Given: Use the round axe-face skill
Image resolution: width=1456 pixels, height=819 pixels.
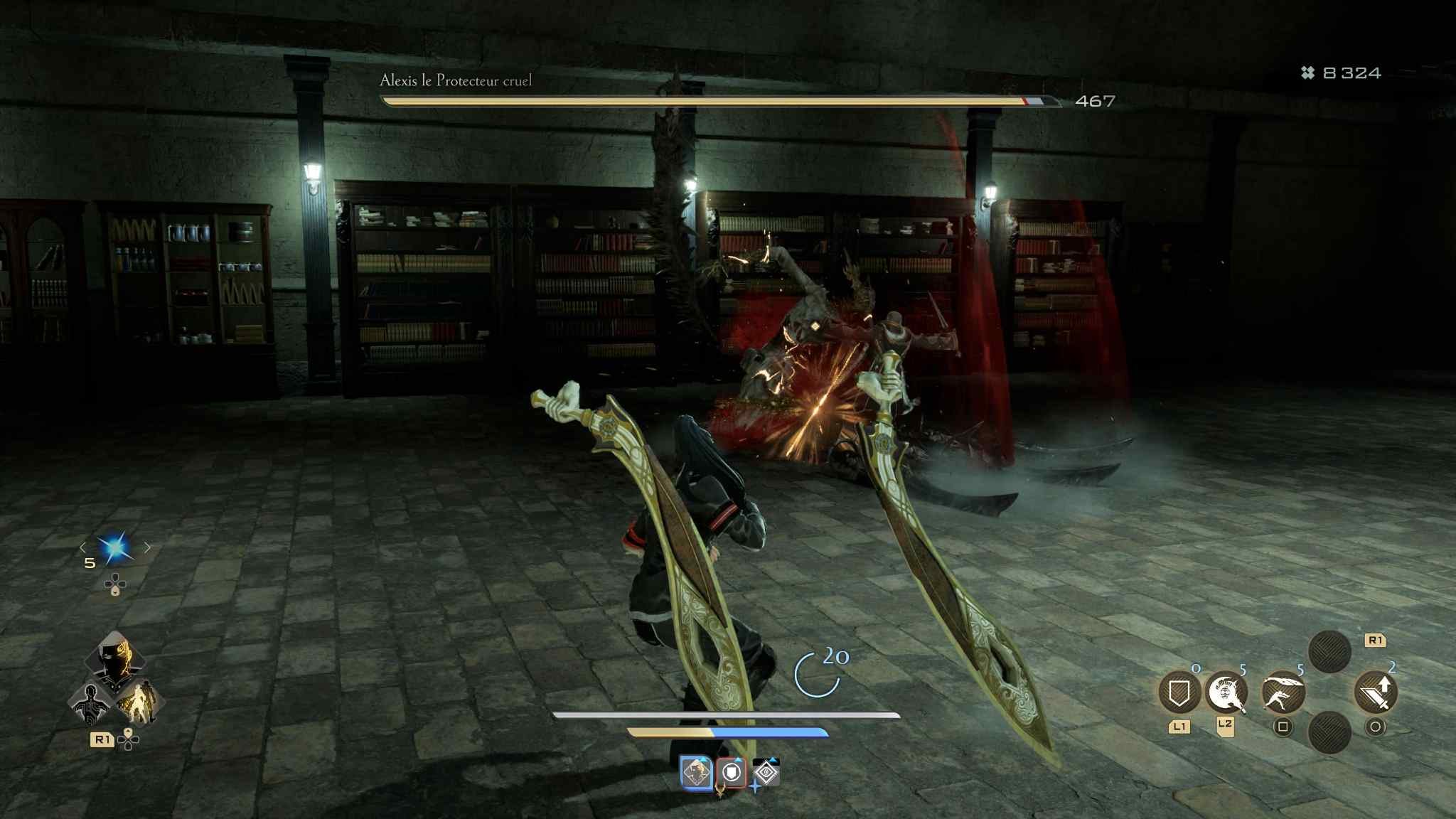Looking at the screenshot, I should (x=1226, y=692).
